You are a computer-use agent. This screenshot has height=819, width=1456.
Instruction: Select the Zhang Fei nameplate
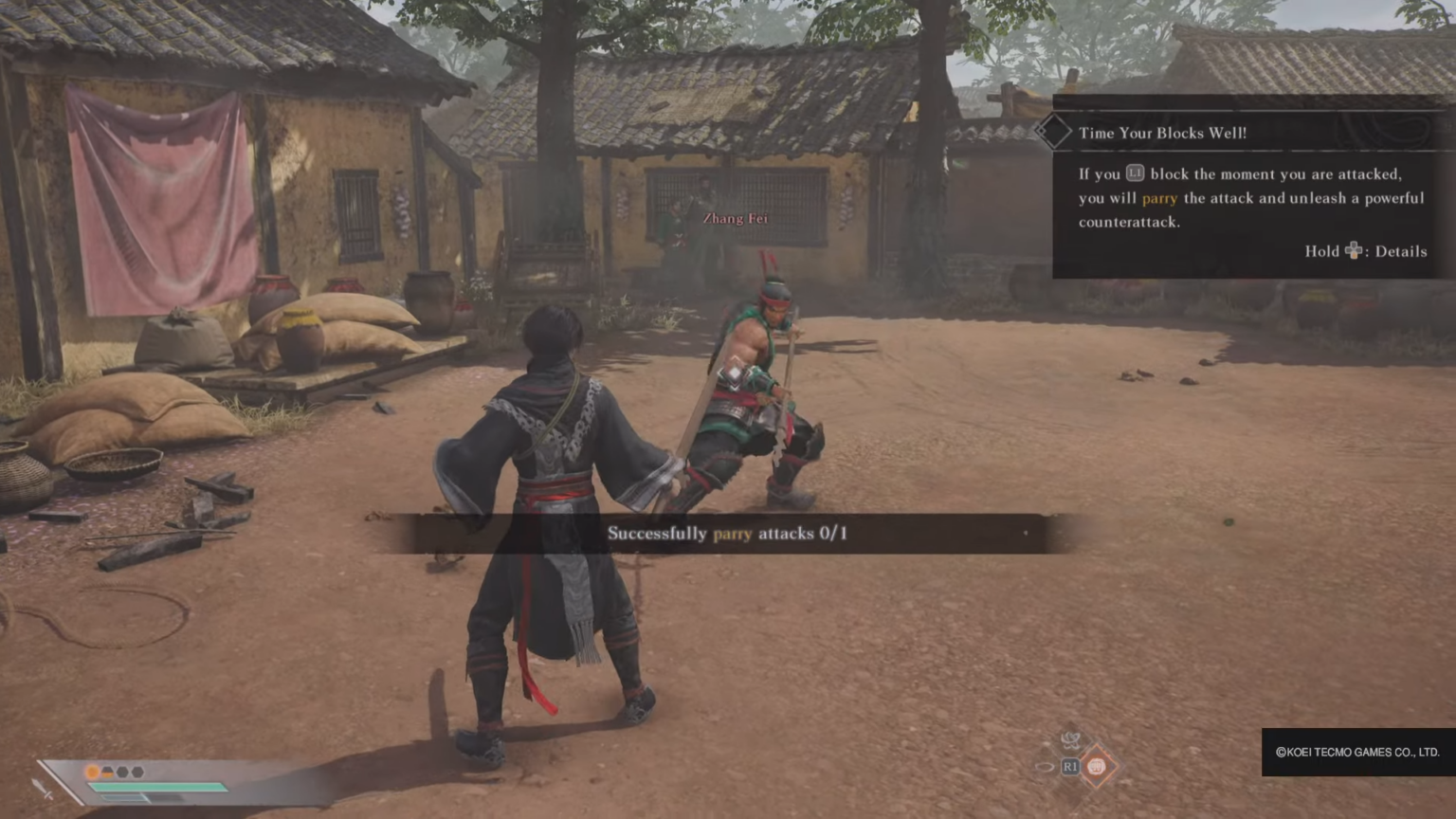pyautogui.click(x=735, y=218)
